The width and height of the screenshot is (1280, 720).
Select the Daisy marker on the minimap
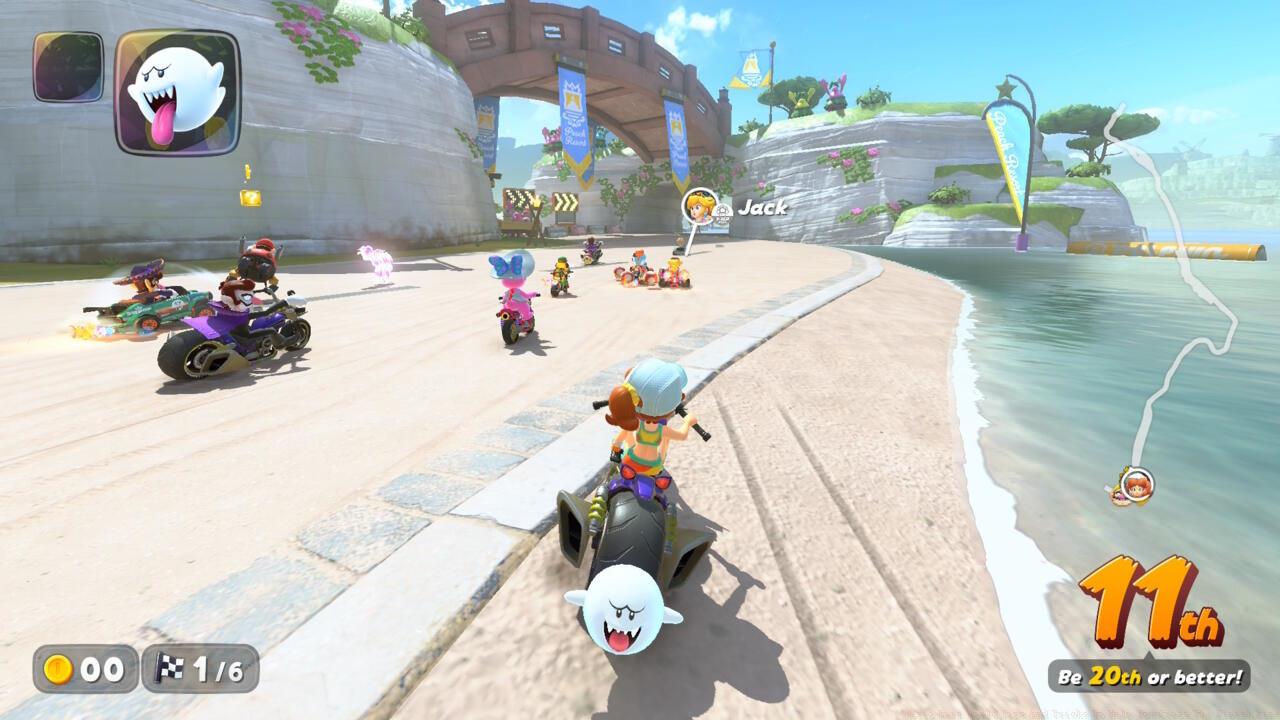pos(1136,485)
